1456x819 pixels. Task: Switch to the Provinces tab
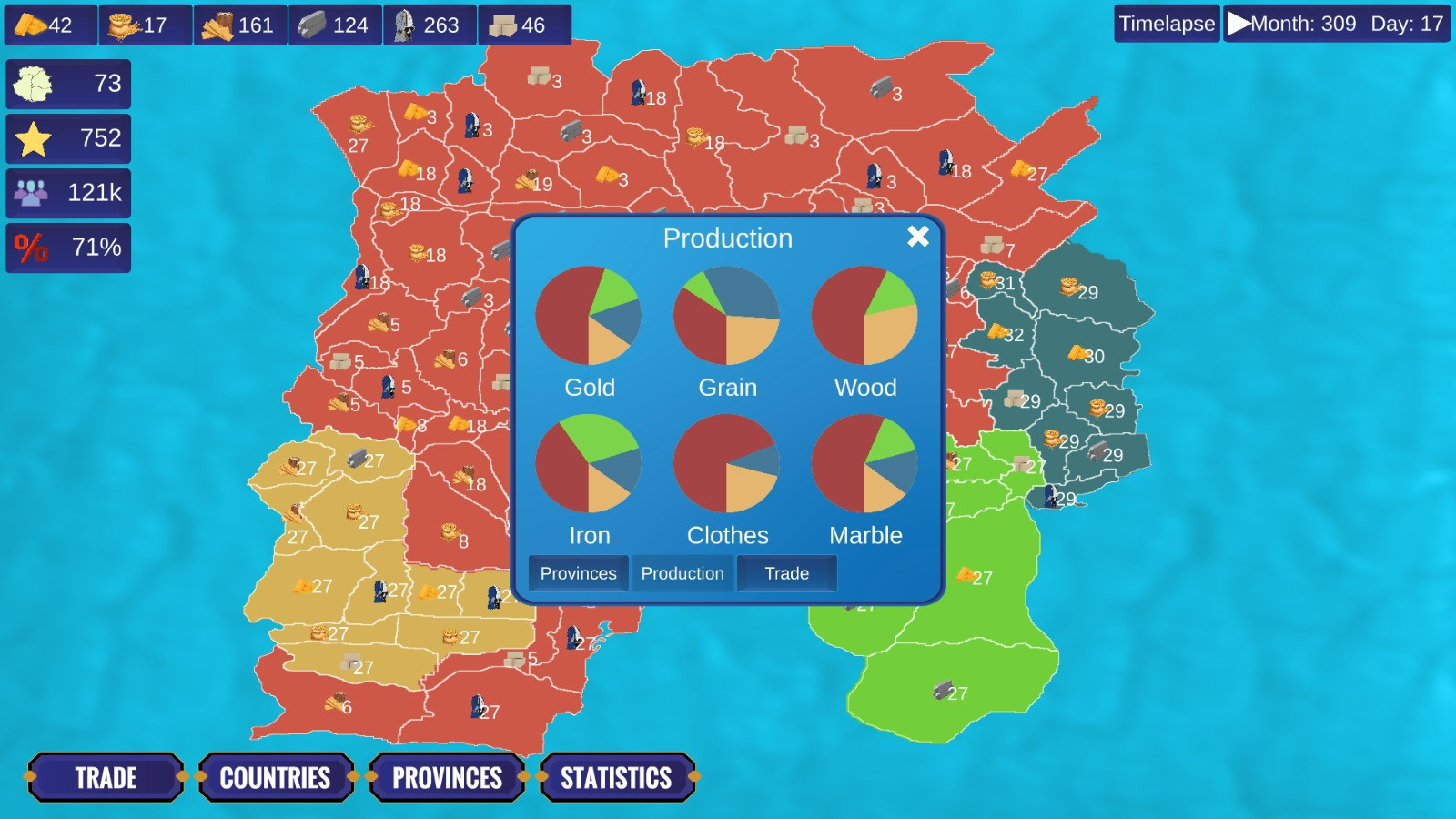578,573
